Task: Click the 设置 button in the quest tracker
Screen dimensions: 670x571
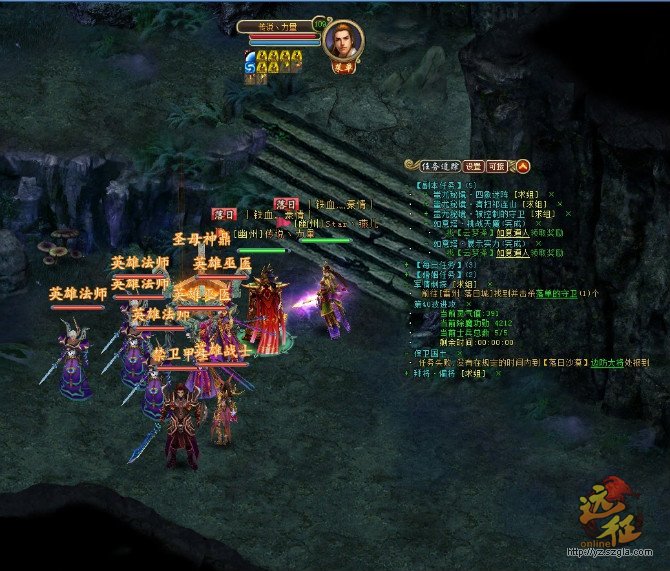Action: pyautogui.click(x=473, y=166)
